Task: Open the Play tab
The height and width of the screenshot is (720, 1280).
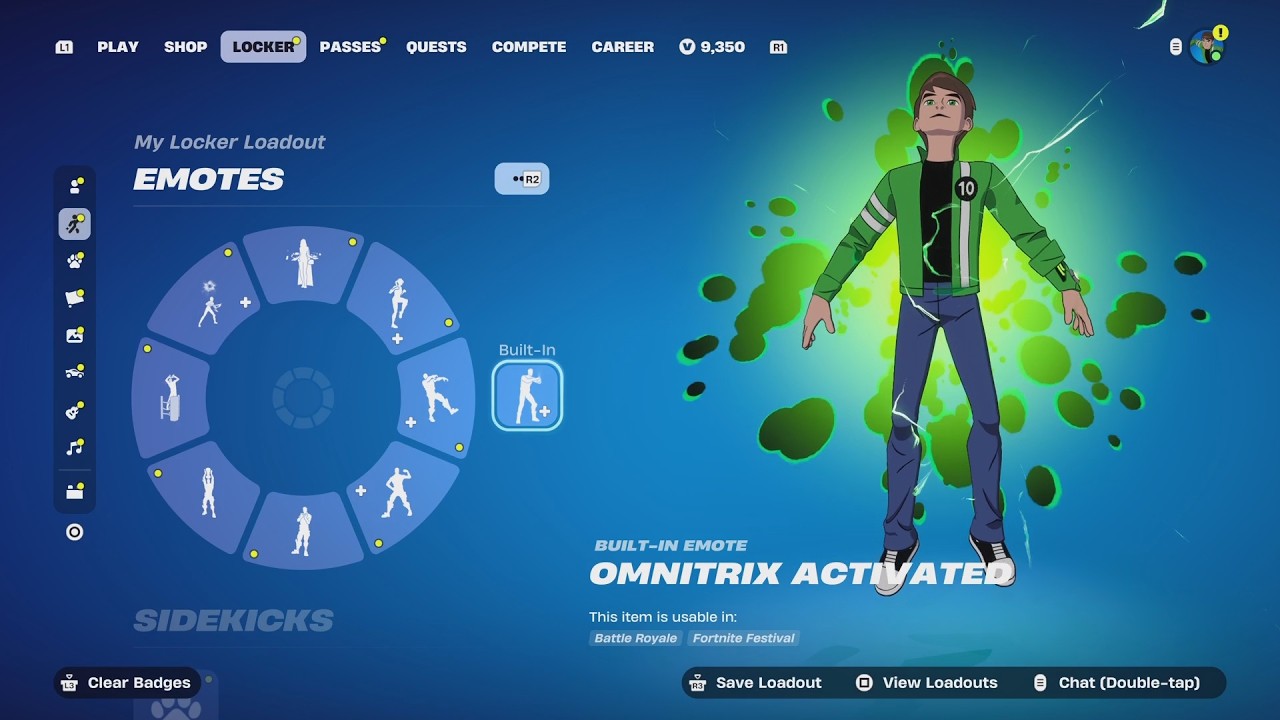Action: point(118,47)
